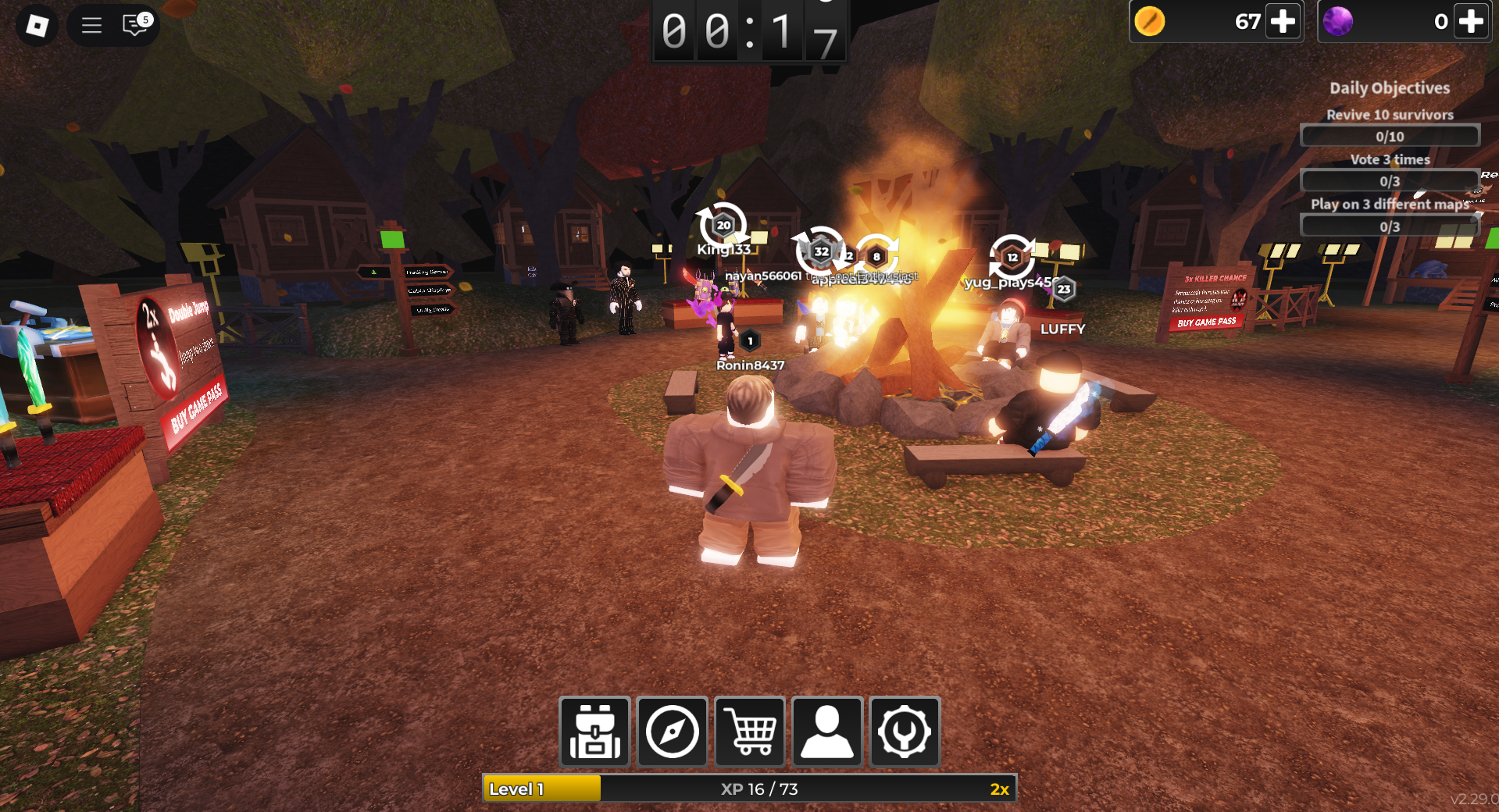Screen dimensions: 1499x812
Task: Click the Vote 3 times objective bar
Action: (1390, 180)
